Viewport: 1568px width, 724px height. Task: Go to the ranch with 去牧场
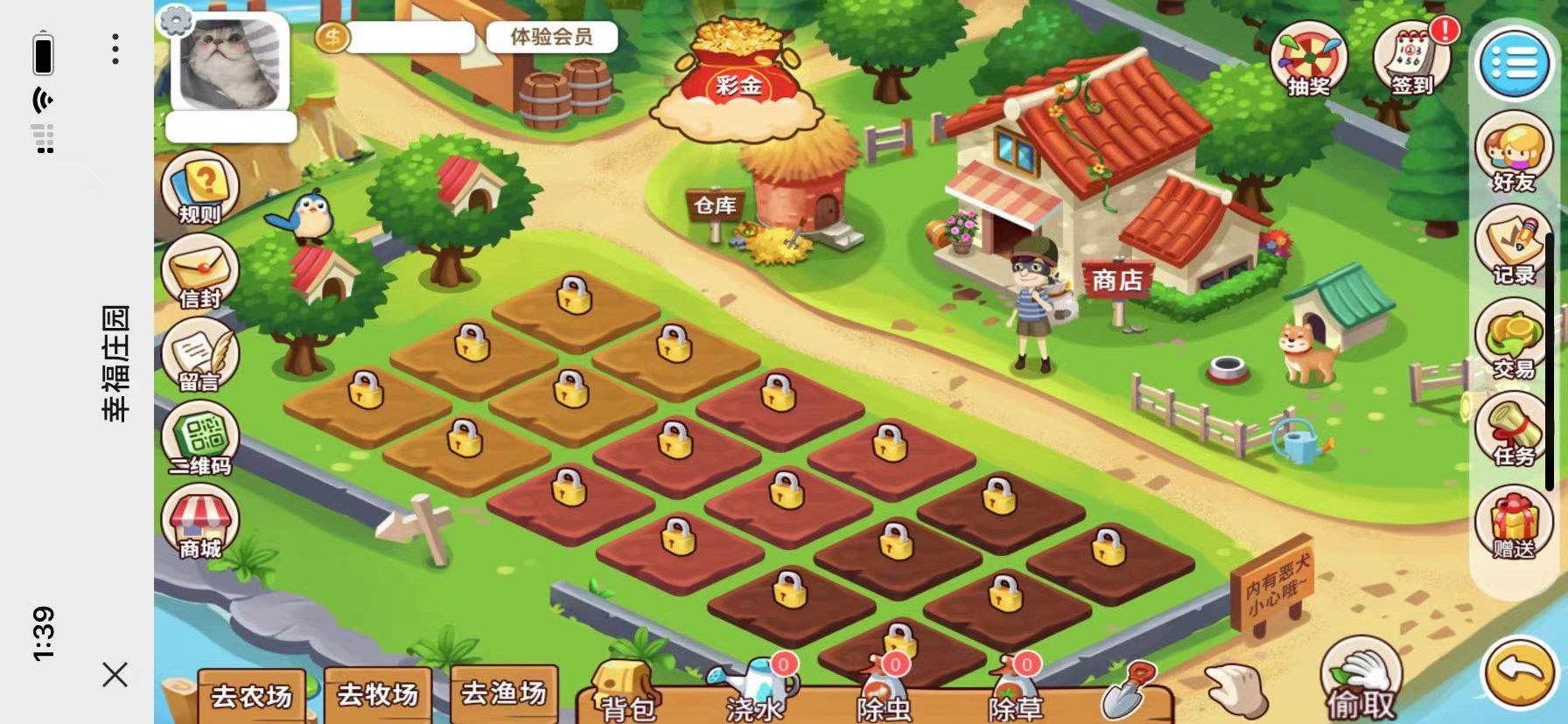[x=378, y=695]
